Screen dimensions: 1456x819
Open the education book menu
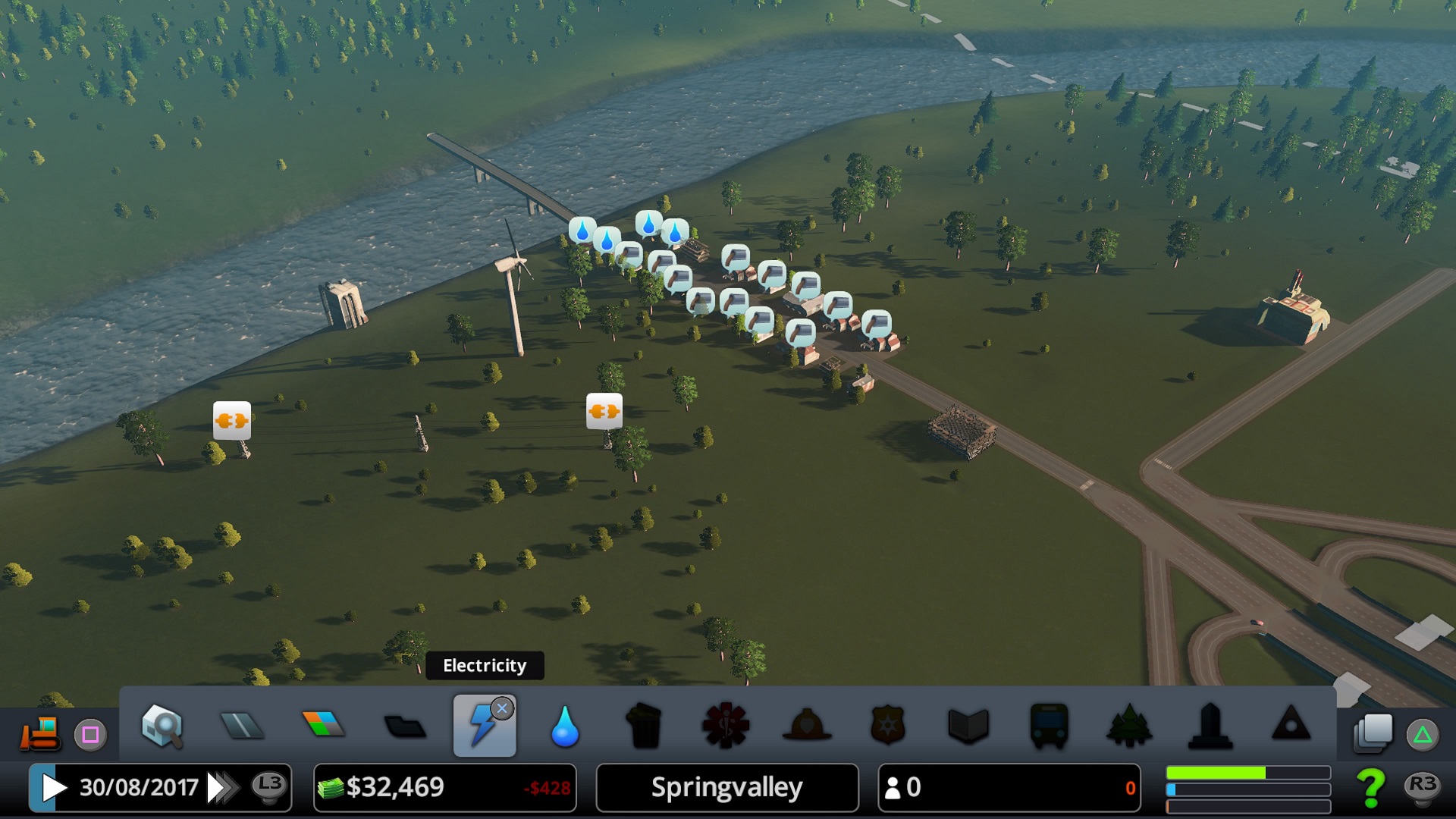click(x=968, y=726)
